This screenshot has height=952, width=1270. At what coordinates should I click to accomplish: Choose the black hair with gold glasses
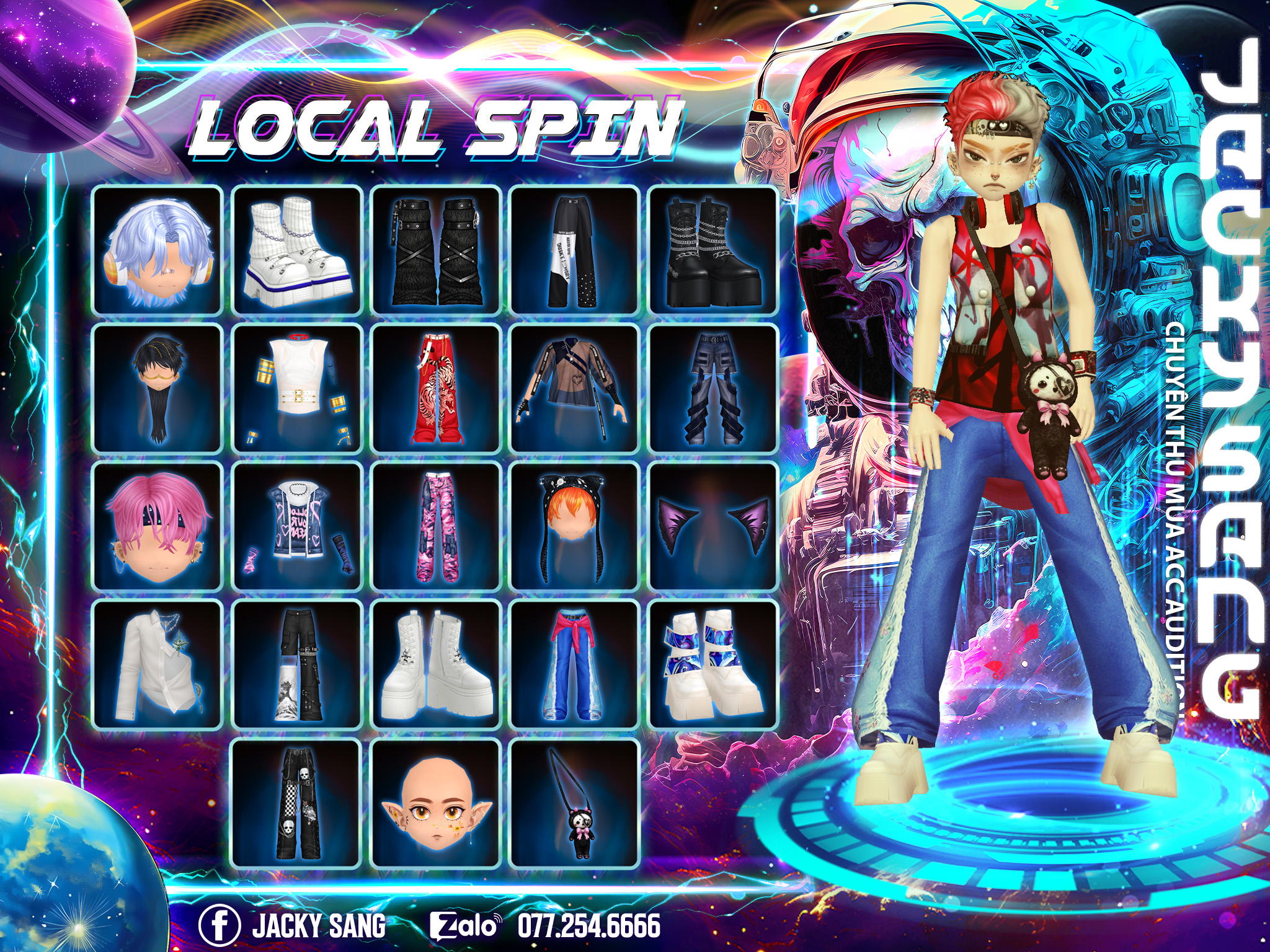point(158,389)
